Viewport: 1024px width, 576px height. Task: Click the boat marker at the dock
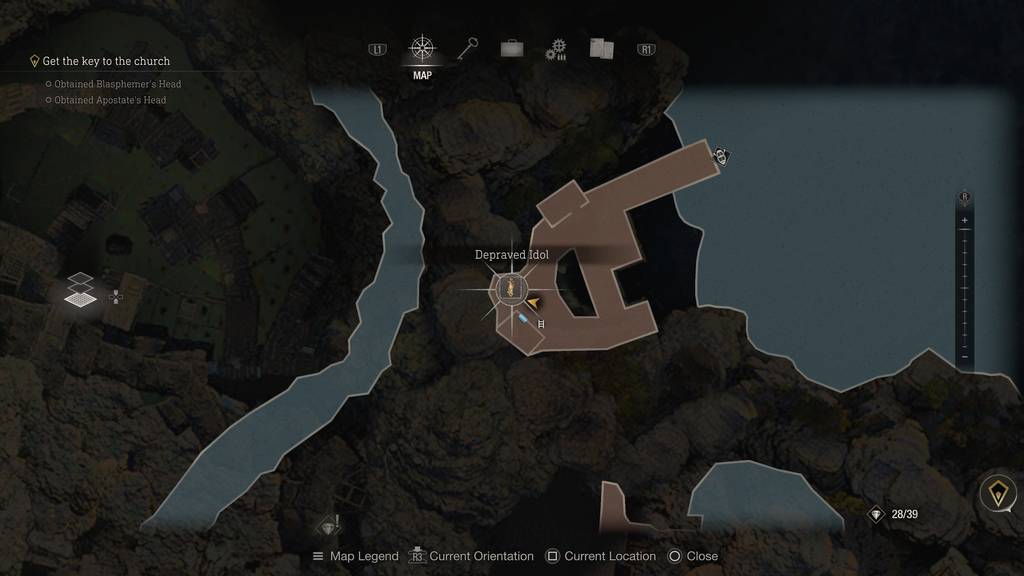click(722, 156)
